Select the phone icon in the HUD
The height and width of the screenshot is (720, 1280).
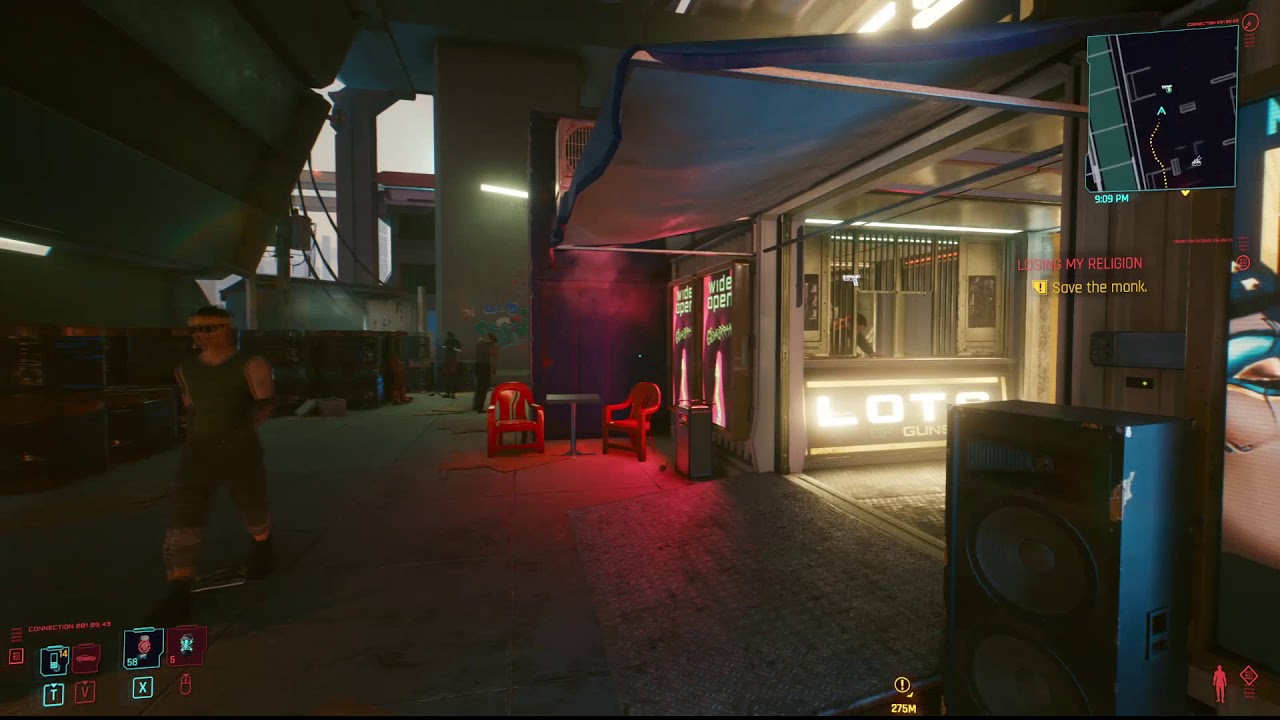(x=53, y=661)
